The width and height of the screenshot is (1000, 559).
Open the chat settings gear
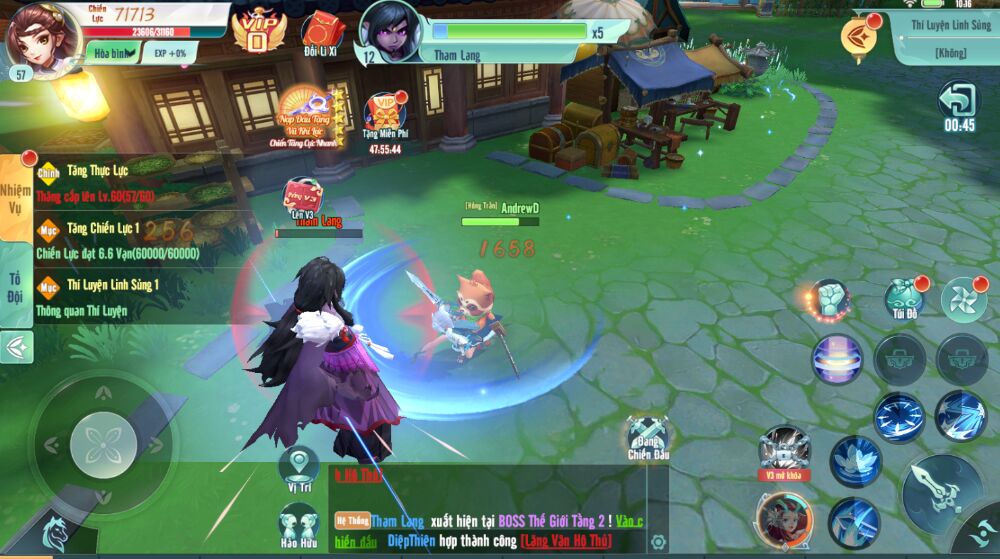tap(658, 542)
